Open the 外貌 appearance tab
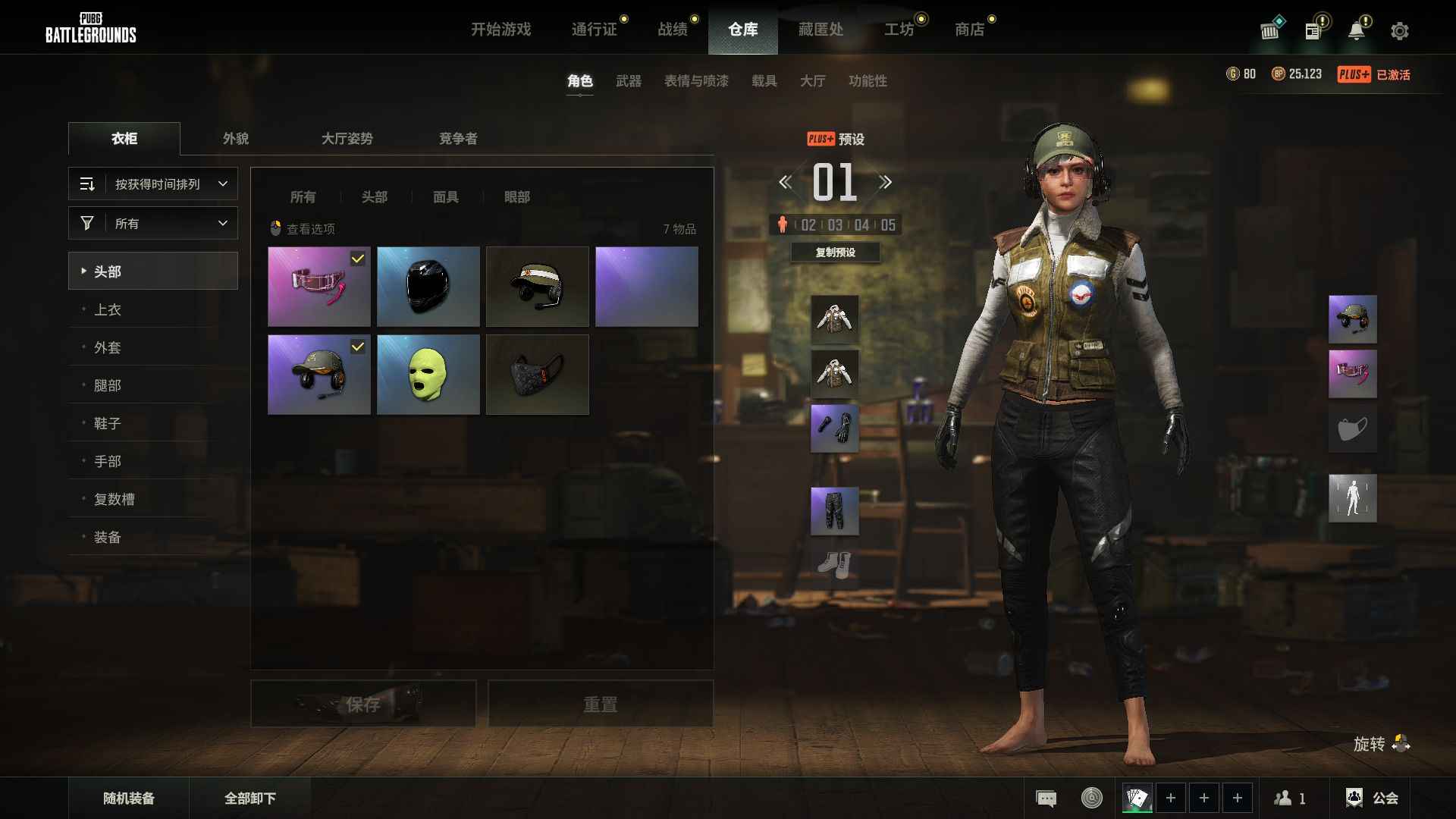1456x819 pixels. coord(236,139)
